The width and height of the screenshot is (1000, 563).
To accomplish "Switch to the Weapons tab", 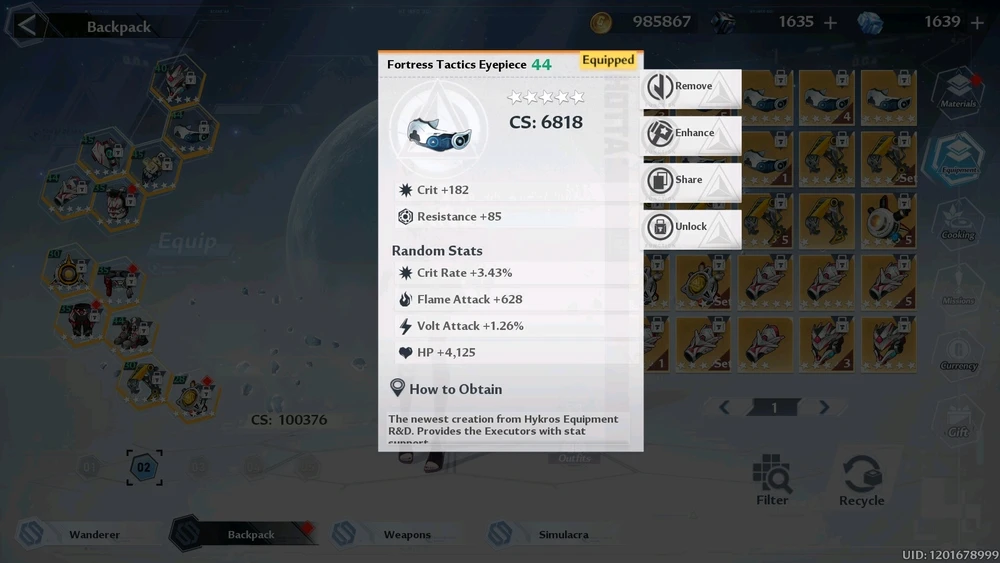I will [x=407, y=535].
